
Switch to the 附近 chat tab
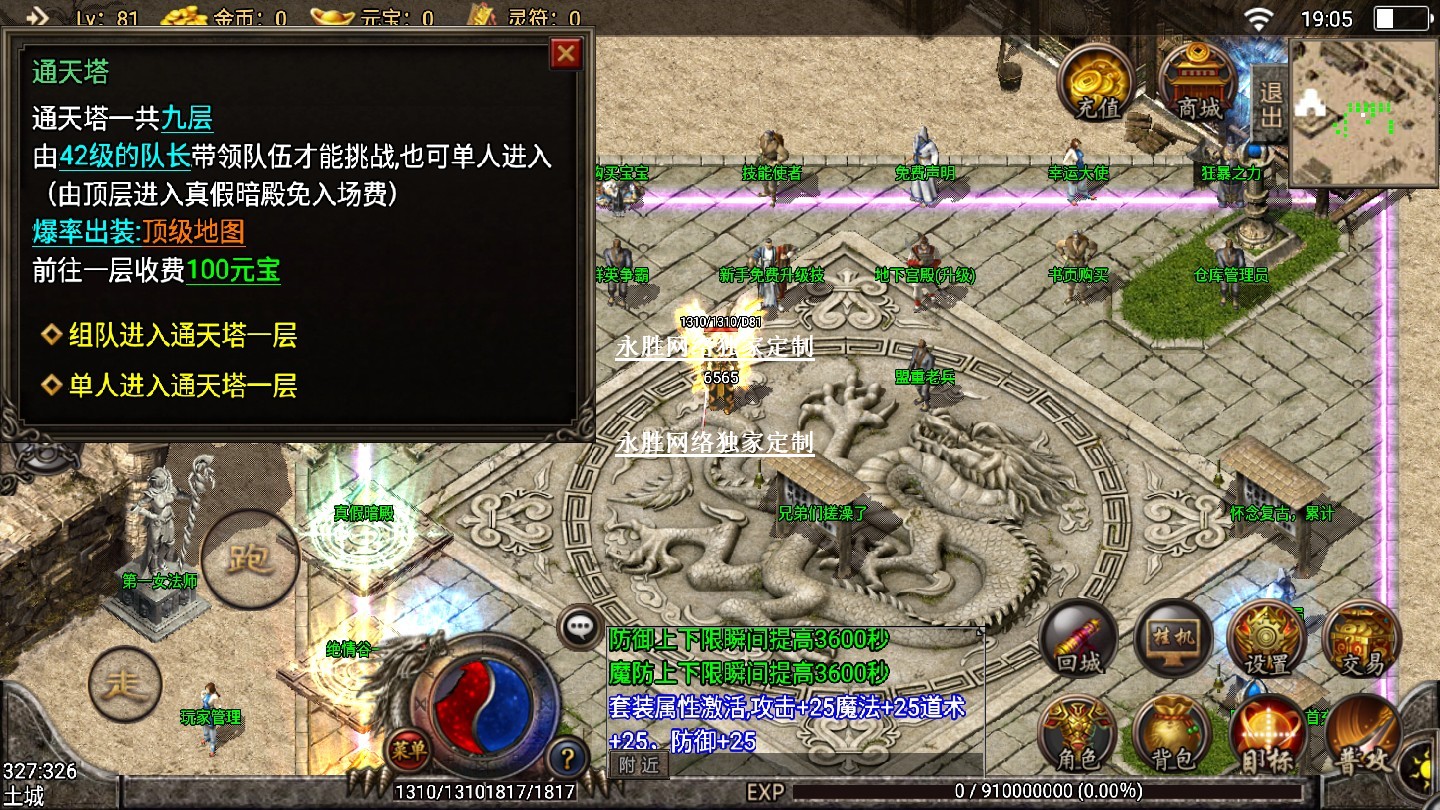[638, 765]
